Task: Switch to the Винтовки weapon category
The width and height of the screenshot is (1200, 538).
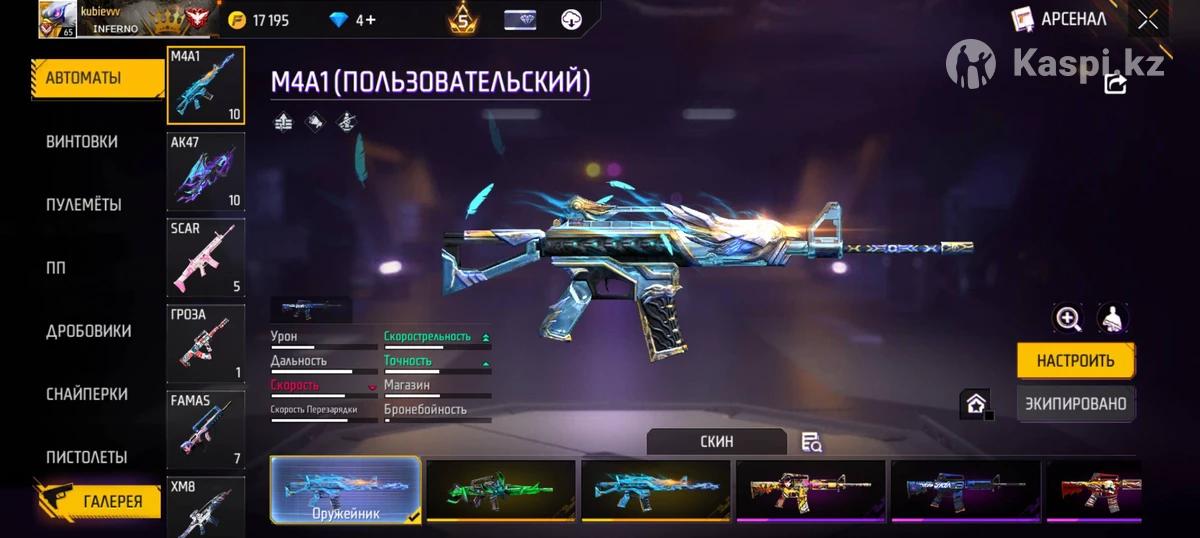Action: coord(82,142)
